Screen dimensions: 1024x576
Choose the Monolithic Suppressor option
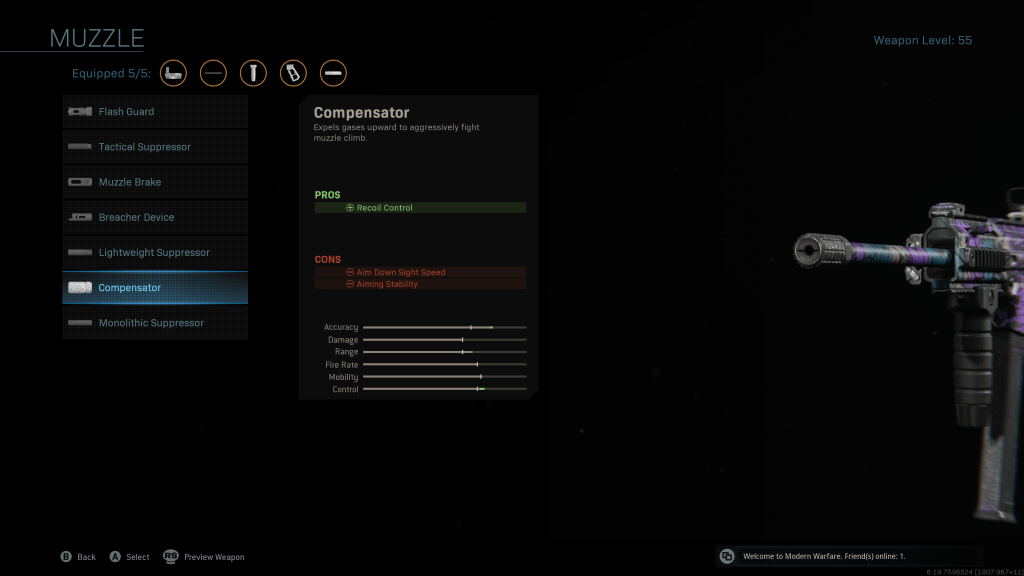click(155, 323)
